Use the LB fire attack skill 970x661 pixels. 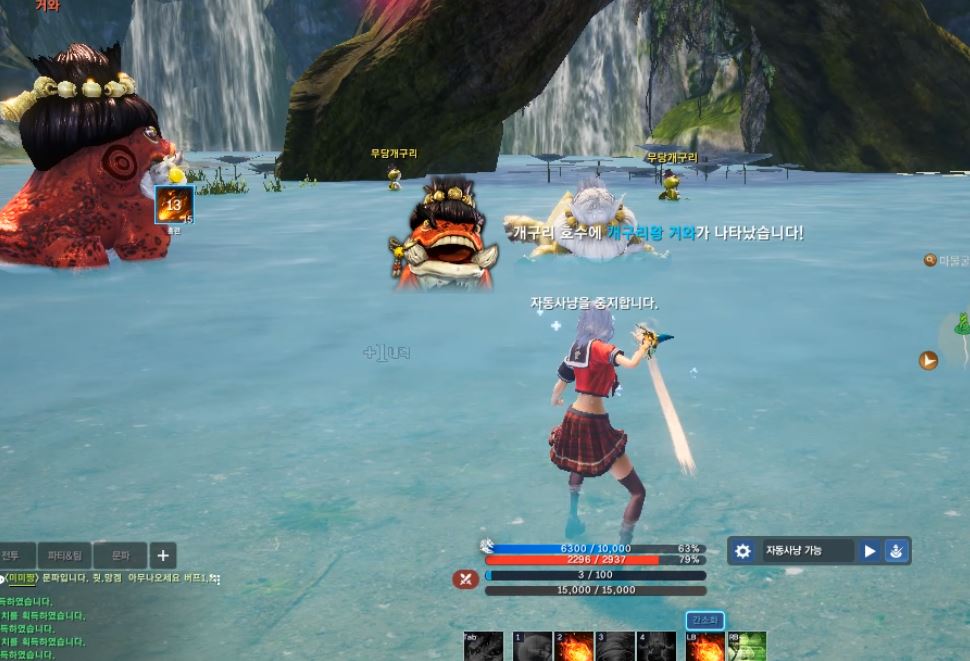click(x=705, y=647)
